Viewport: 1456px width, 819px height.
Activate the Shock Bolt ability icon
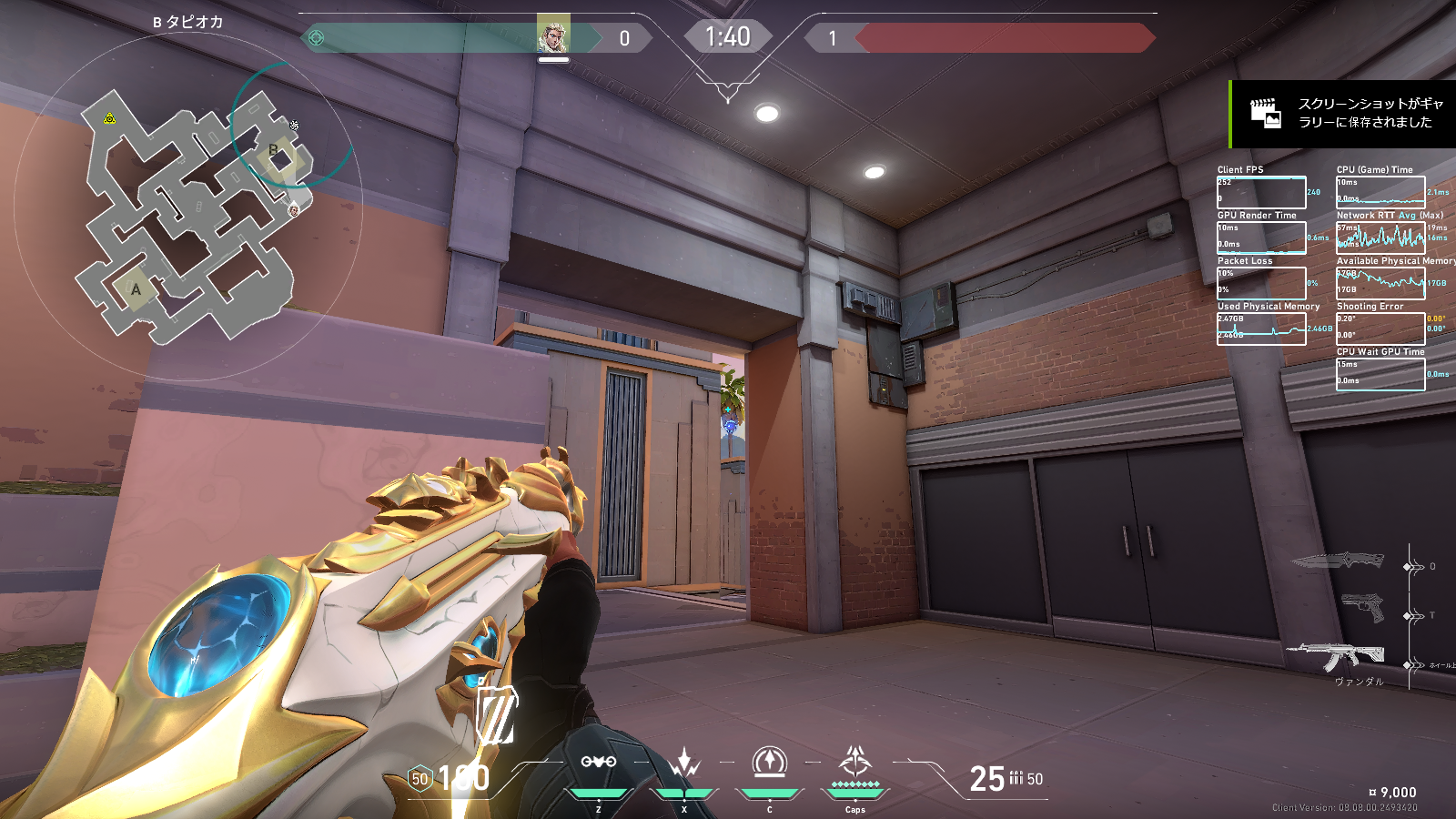point(683,763)
